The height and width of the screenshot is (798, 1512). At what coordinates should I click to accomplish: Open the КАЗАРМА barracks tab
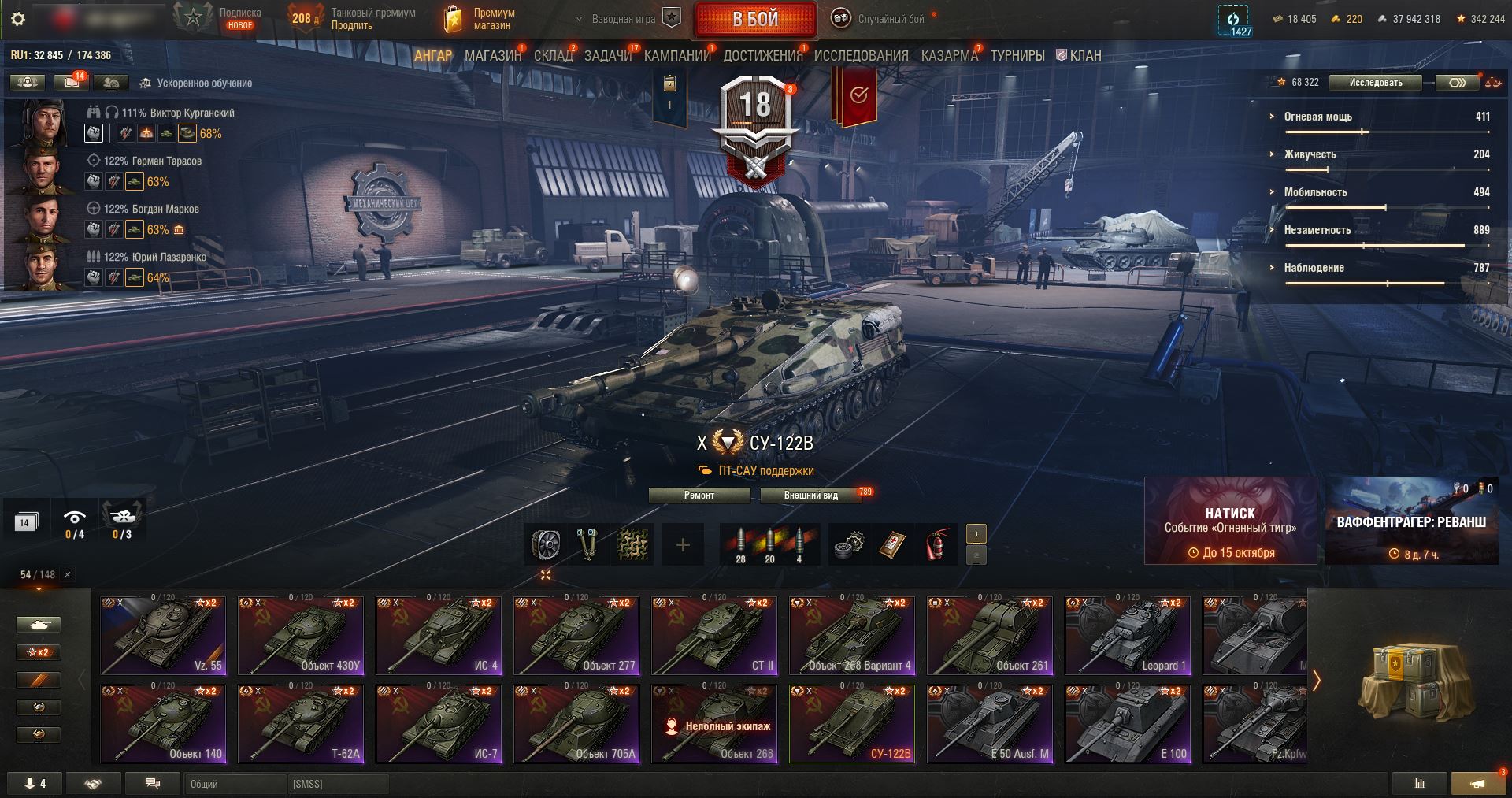949,56
